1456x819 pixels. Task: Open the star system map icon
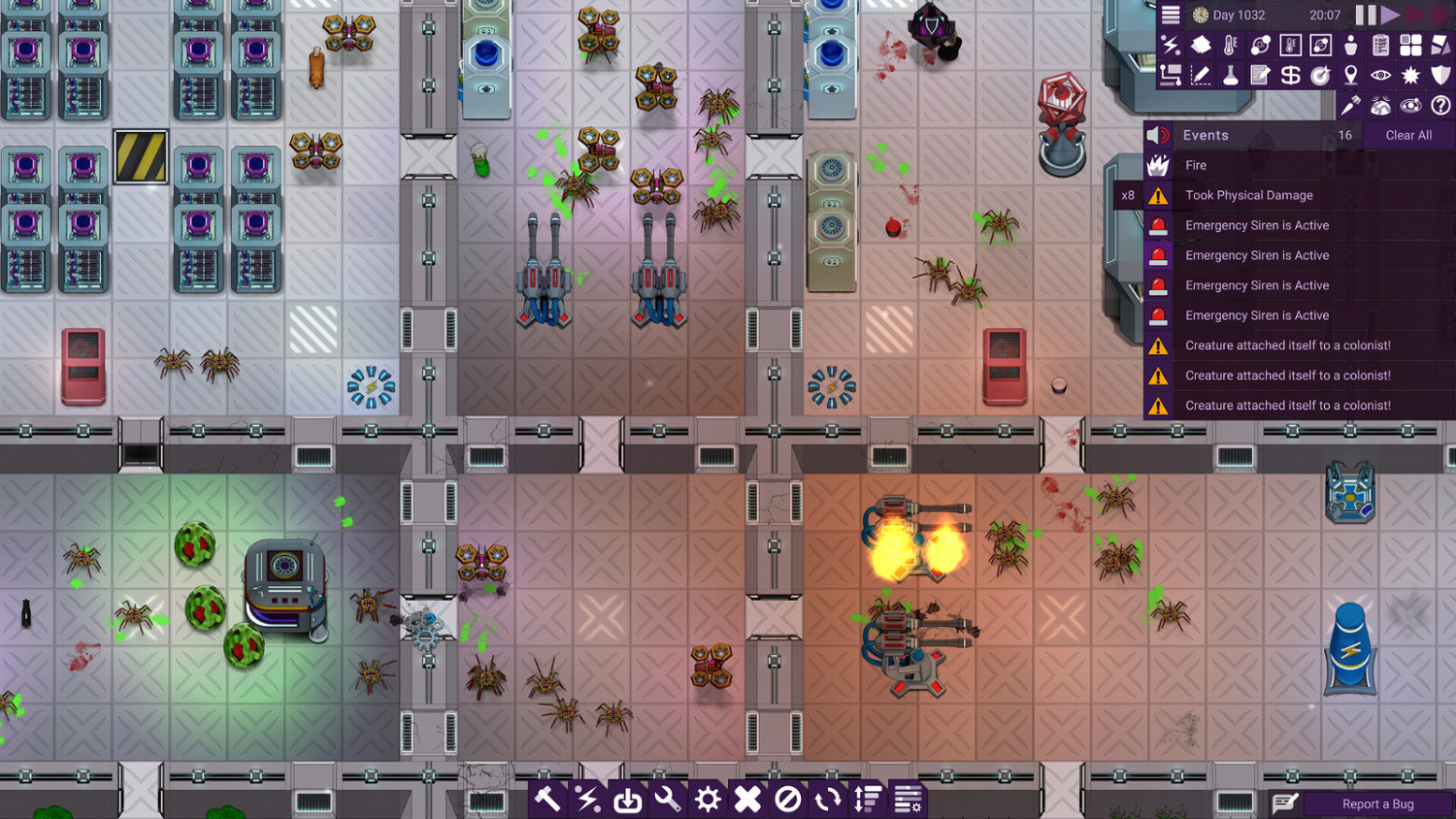coord(1410,105)
